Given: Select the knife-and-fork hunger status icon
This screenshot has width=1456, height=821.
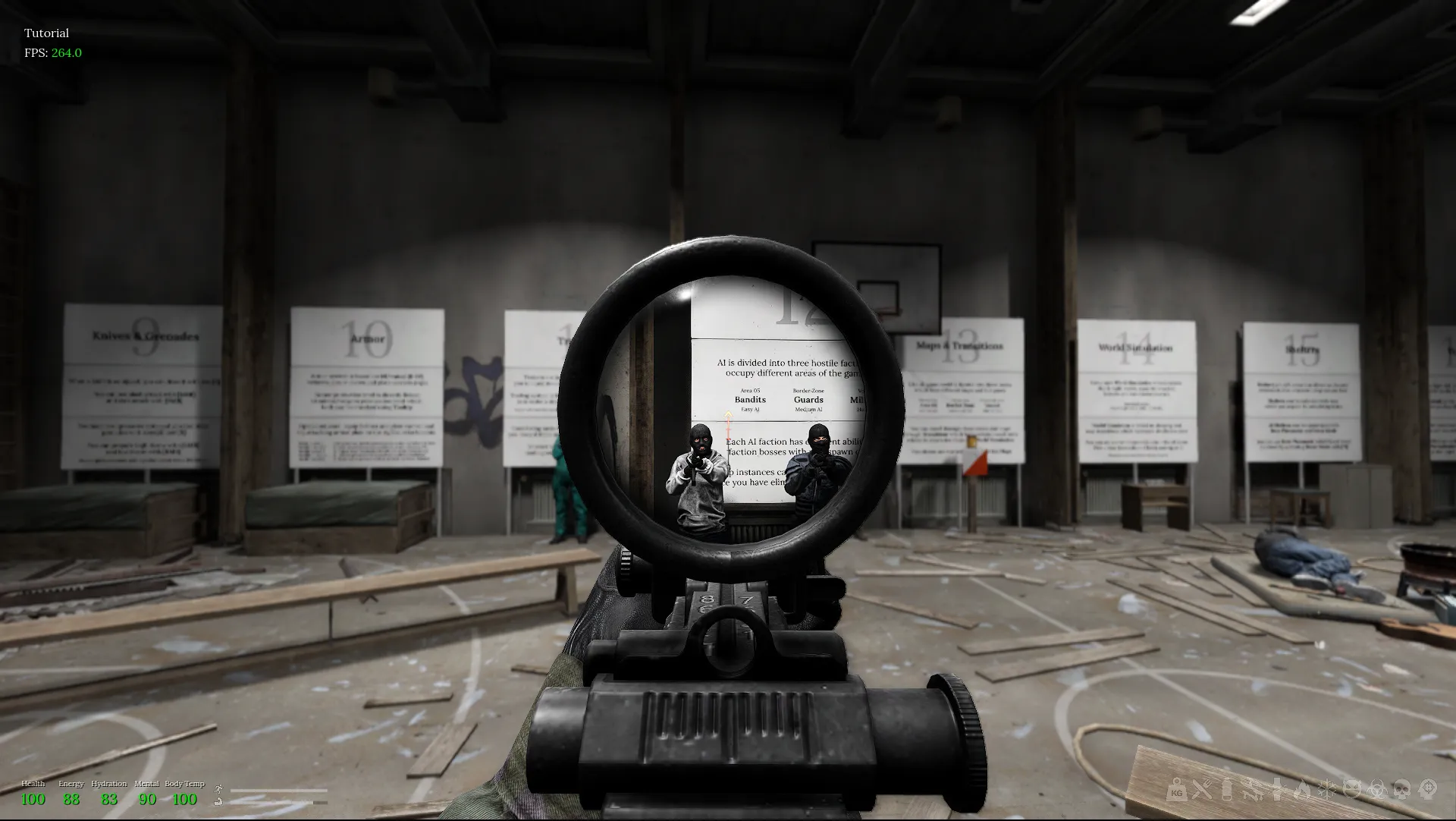Looking at the screenshot, I should [1203, 791].
